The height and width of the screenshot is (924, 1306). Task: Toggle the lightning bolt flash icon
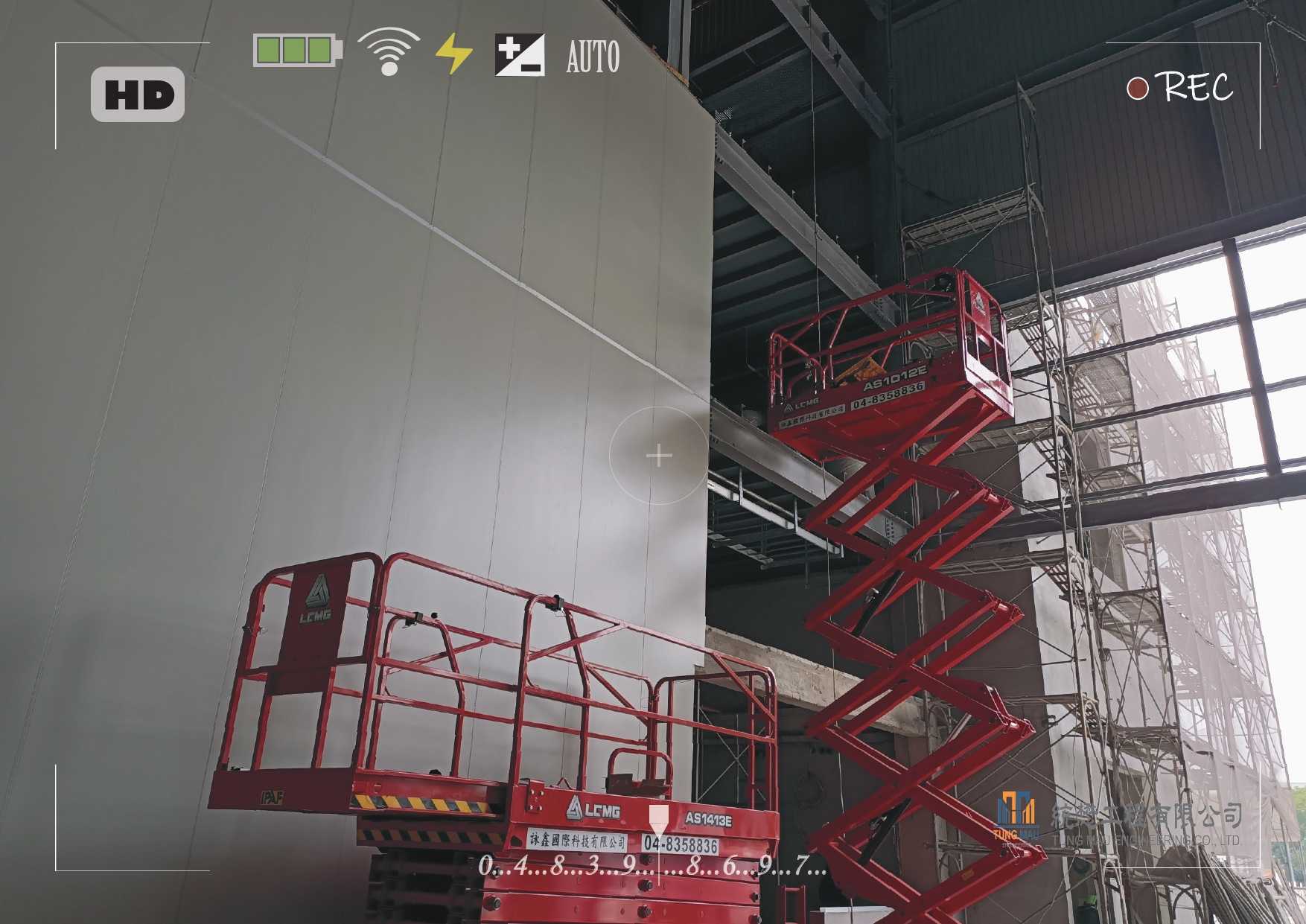pos(453,54)
